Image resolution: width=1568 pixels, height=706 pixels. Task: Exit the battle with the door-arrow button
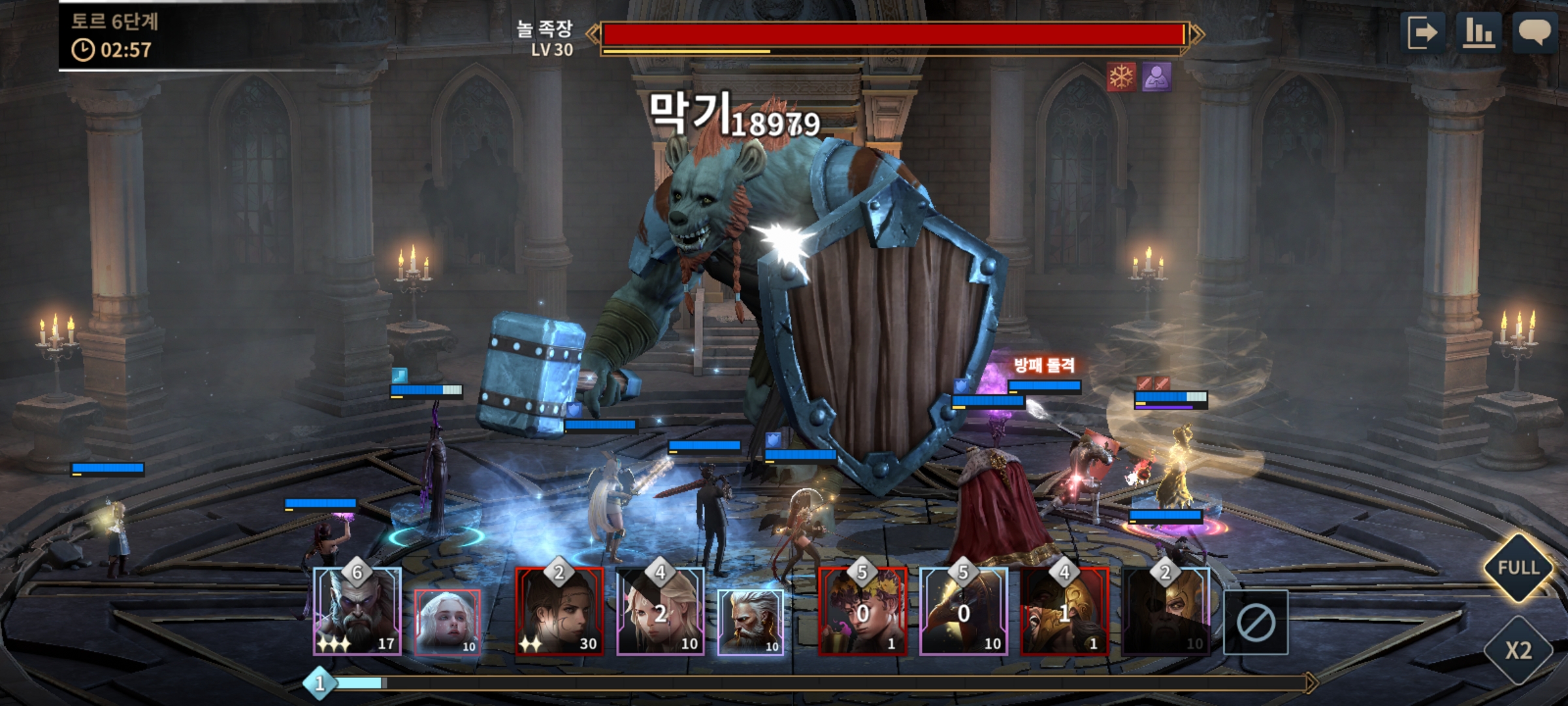[x=1422, y=33]
